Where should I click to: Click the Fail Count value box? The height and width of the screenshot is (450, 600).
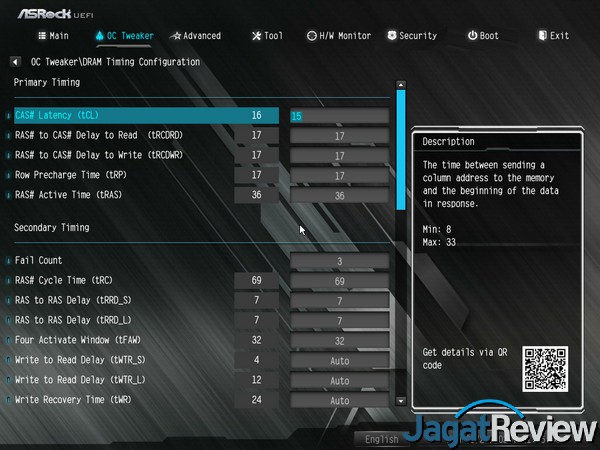click(x=339, y=261)
